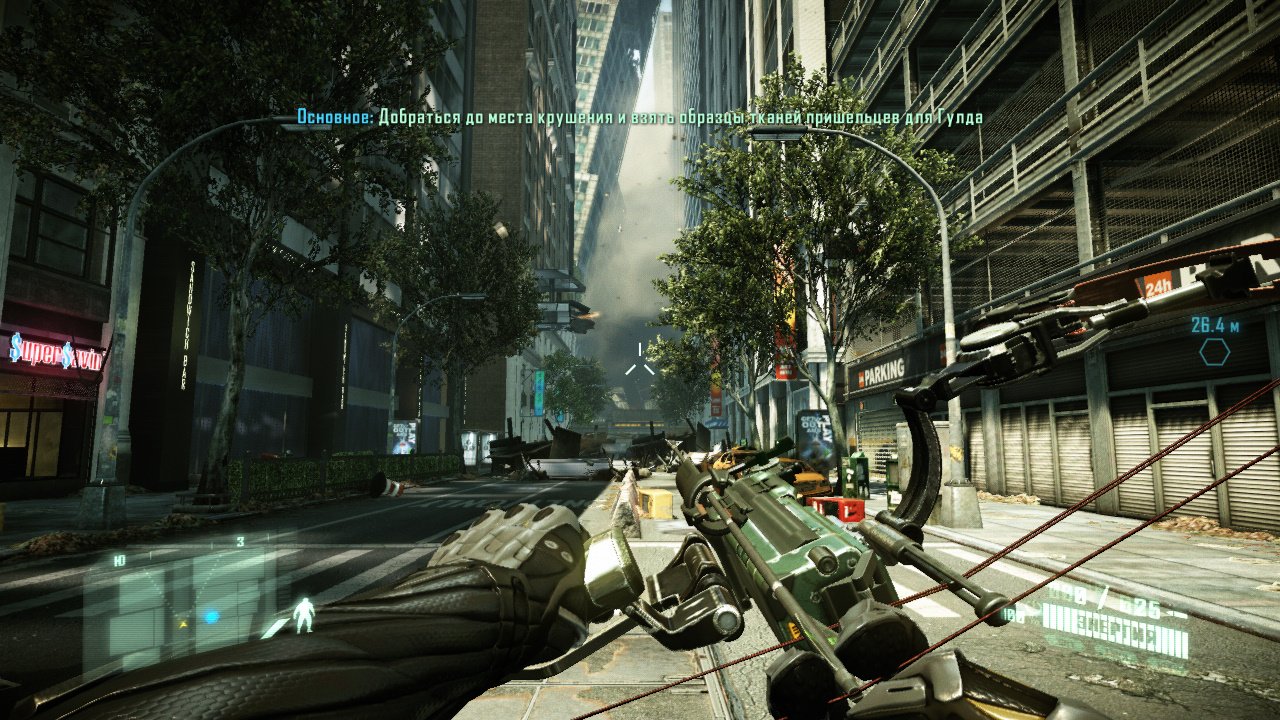Toggle the Ю compass direction marker
The height and width of the screenshot is (720, 1280).
(118, 558)
